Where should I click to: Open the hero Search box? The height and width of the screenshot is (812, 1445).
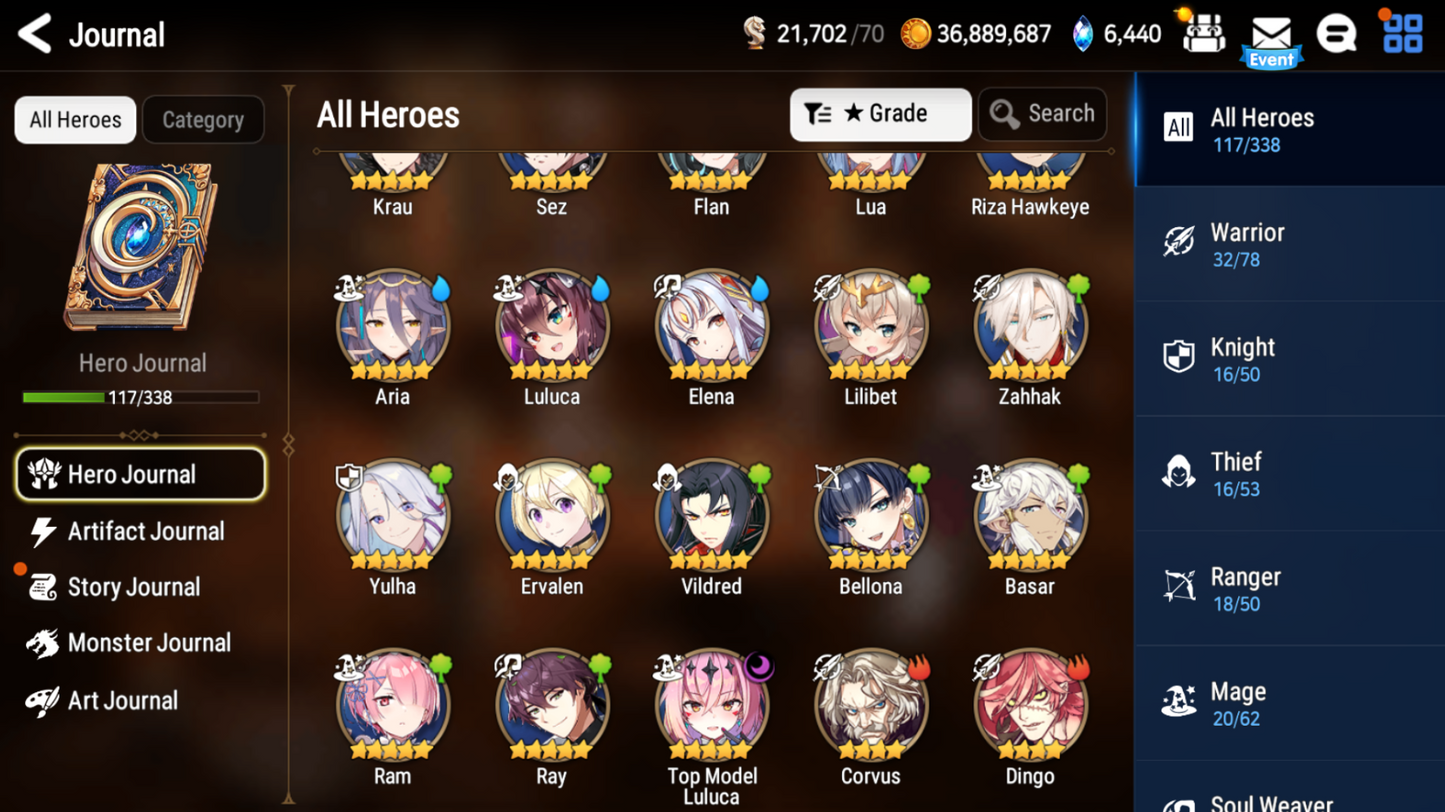pyautogui.click(x=1043, y=114)
